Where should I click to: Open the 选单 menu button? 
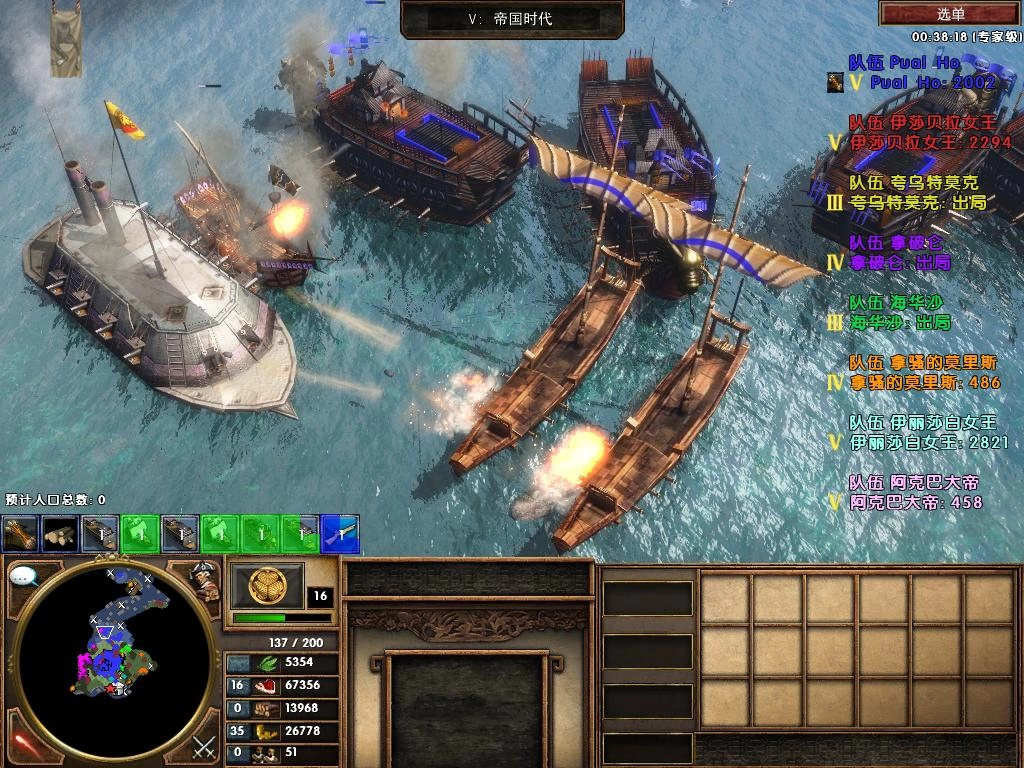[951, 14]
